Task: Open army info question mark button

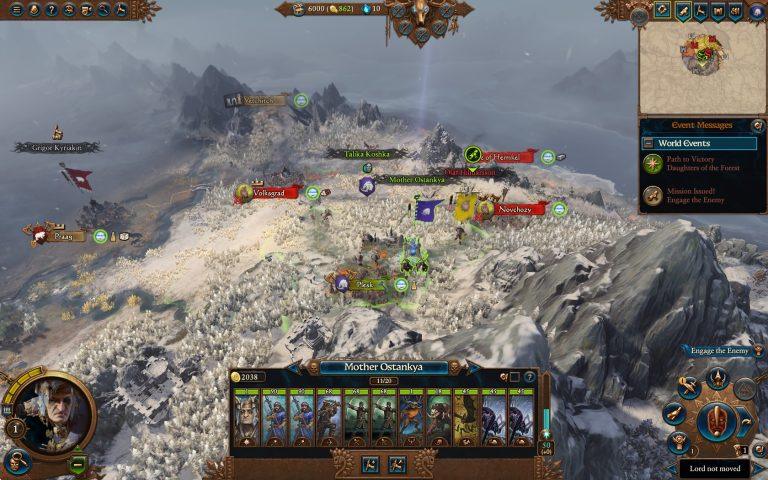Action: pos(529,377)
